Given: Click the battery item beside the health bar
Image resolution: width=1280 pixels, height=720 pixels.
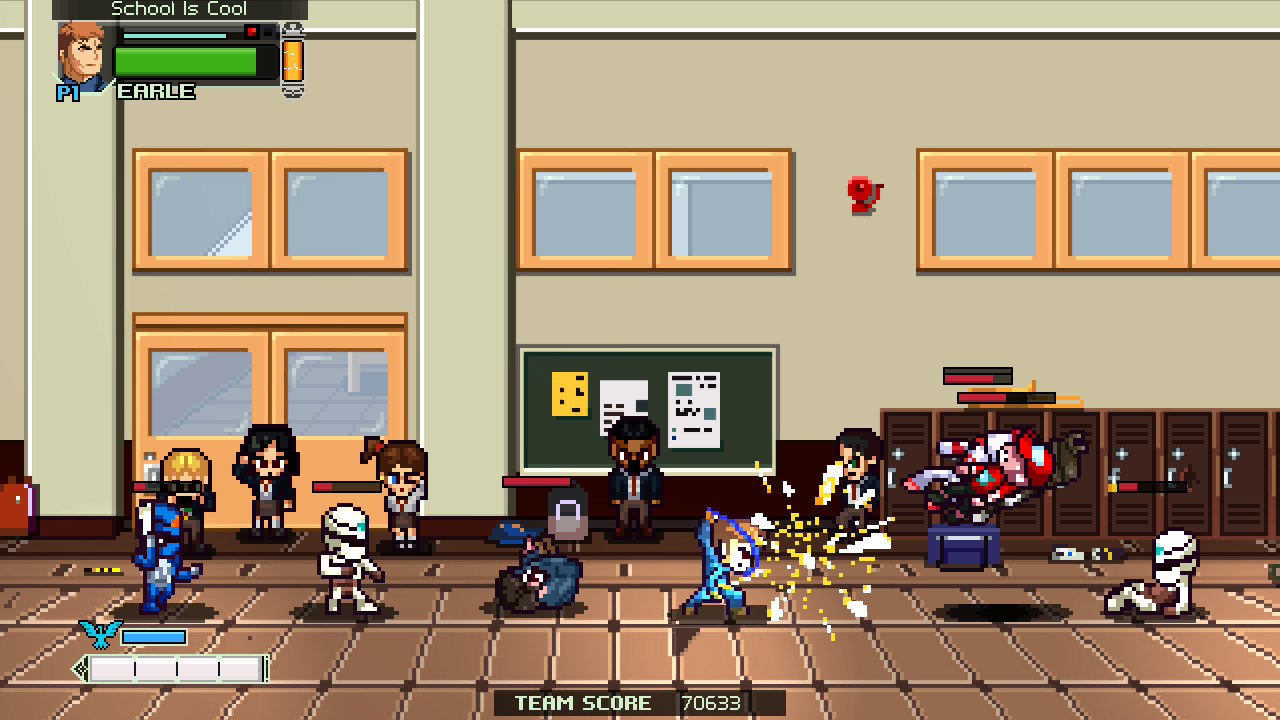Looking at the screenshot, I should click(292, 62).
